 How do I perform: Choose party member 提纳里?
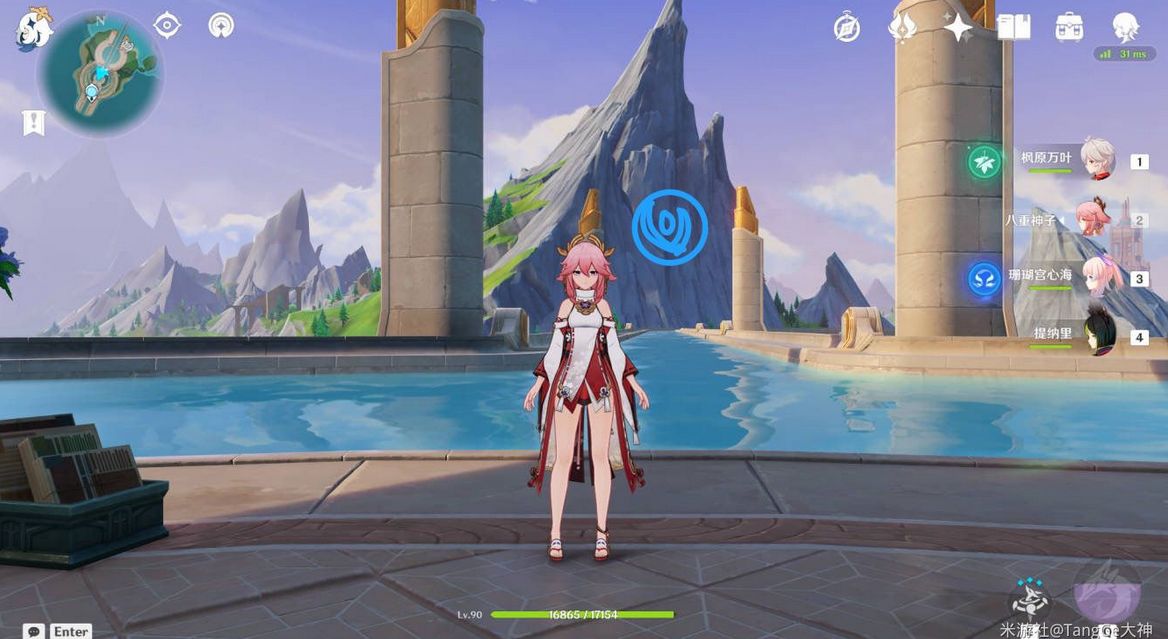(1100, 333)
